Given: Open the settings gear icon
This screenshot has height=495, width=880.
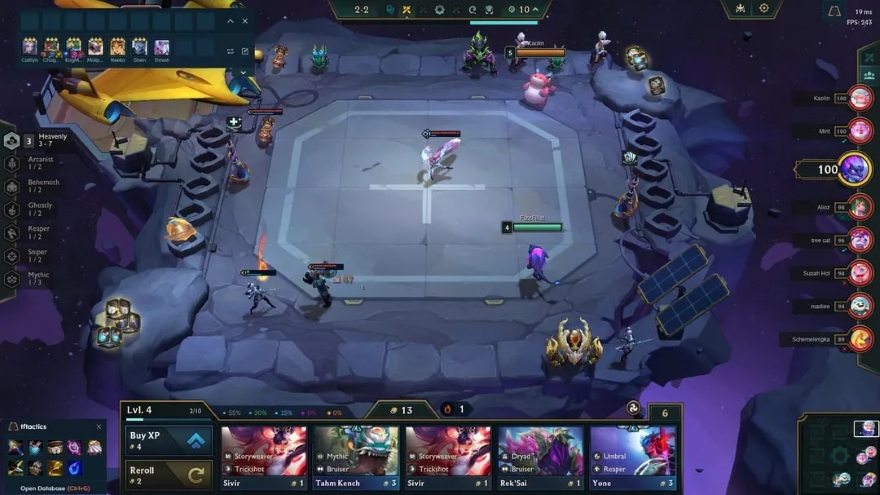Looking at the screenshot, I should coord(764,8).
